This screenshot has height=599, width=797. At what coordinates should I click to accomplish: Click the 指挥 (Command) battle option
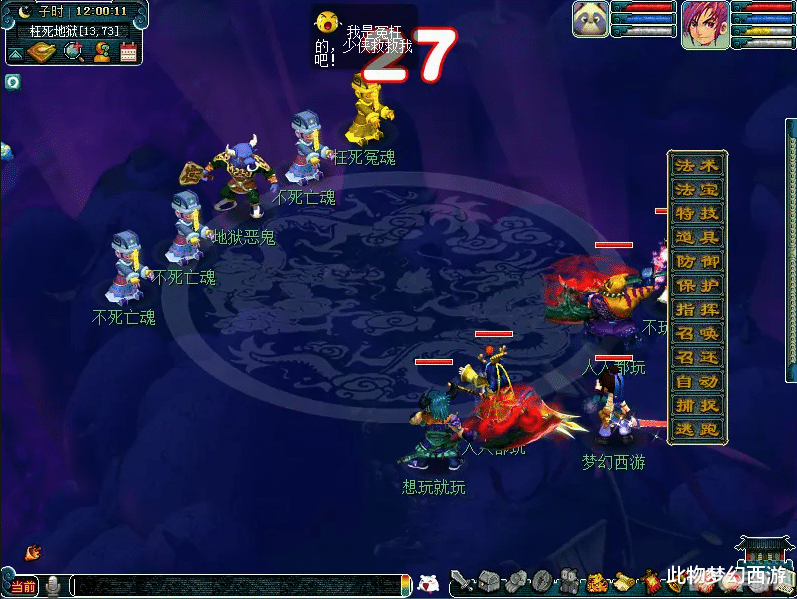[x=696, y=310]
